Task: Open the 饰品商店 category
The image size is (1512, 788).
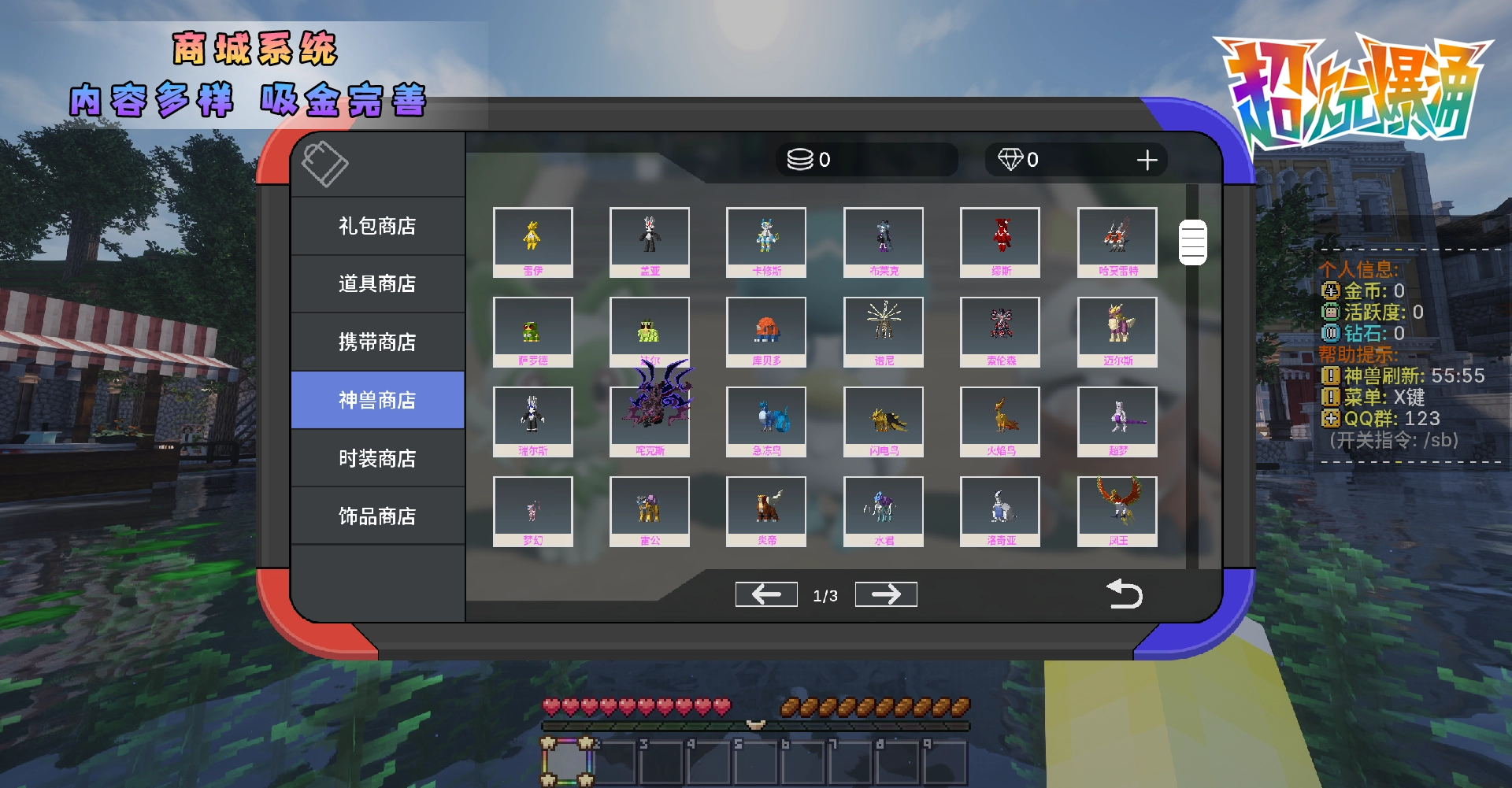Action: (377, 516)
